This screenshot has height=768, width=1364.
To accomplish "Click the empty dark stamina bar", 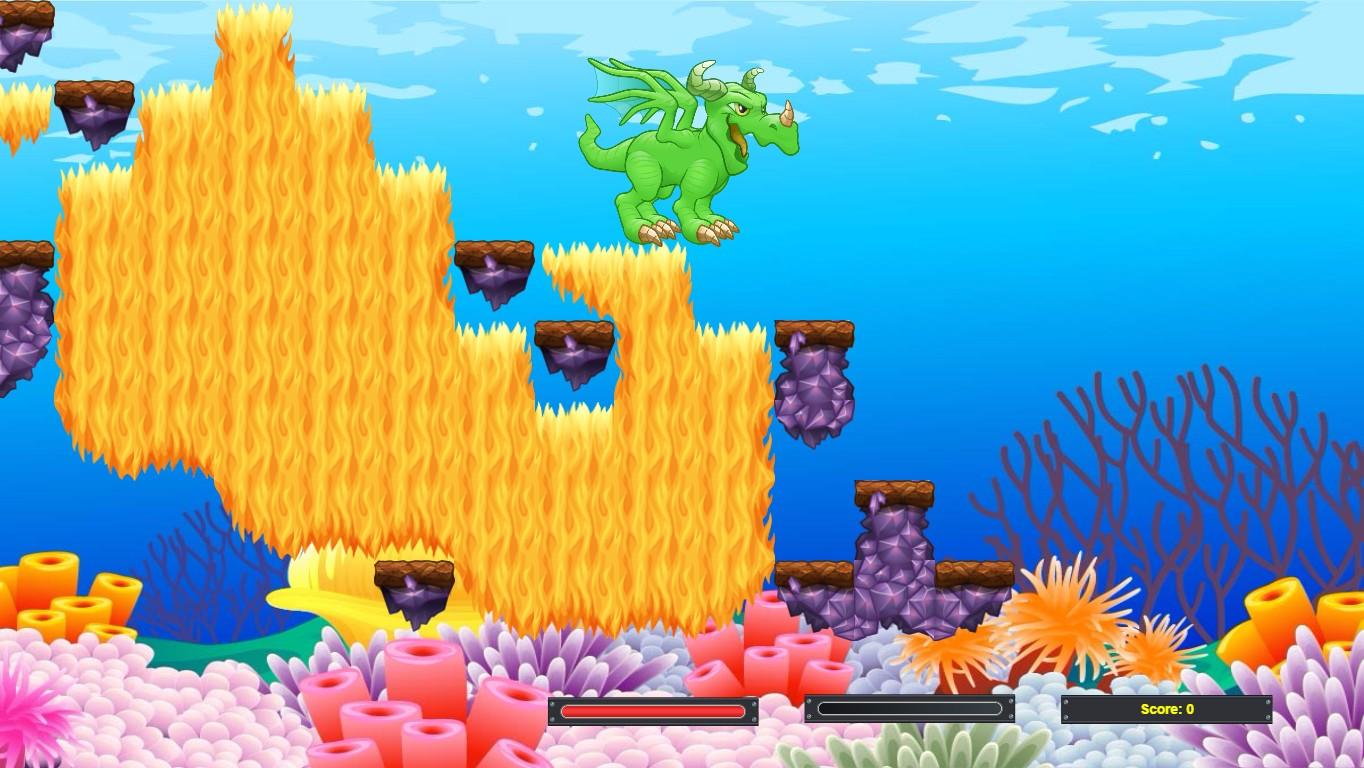I will [908, 710].
